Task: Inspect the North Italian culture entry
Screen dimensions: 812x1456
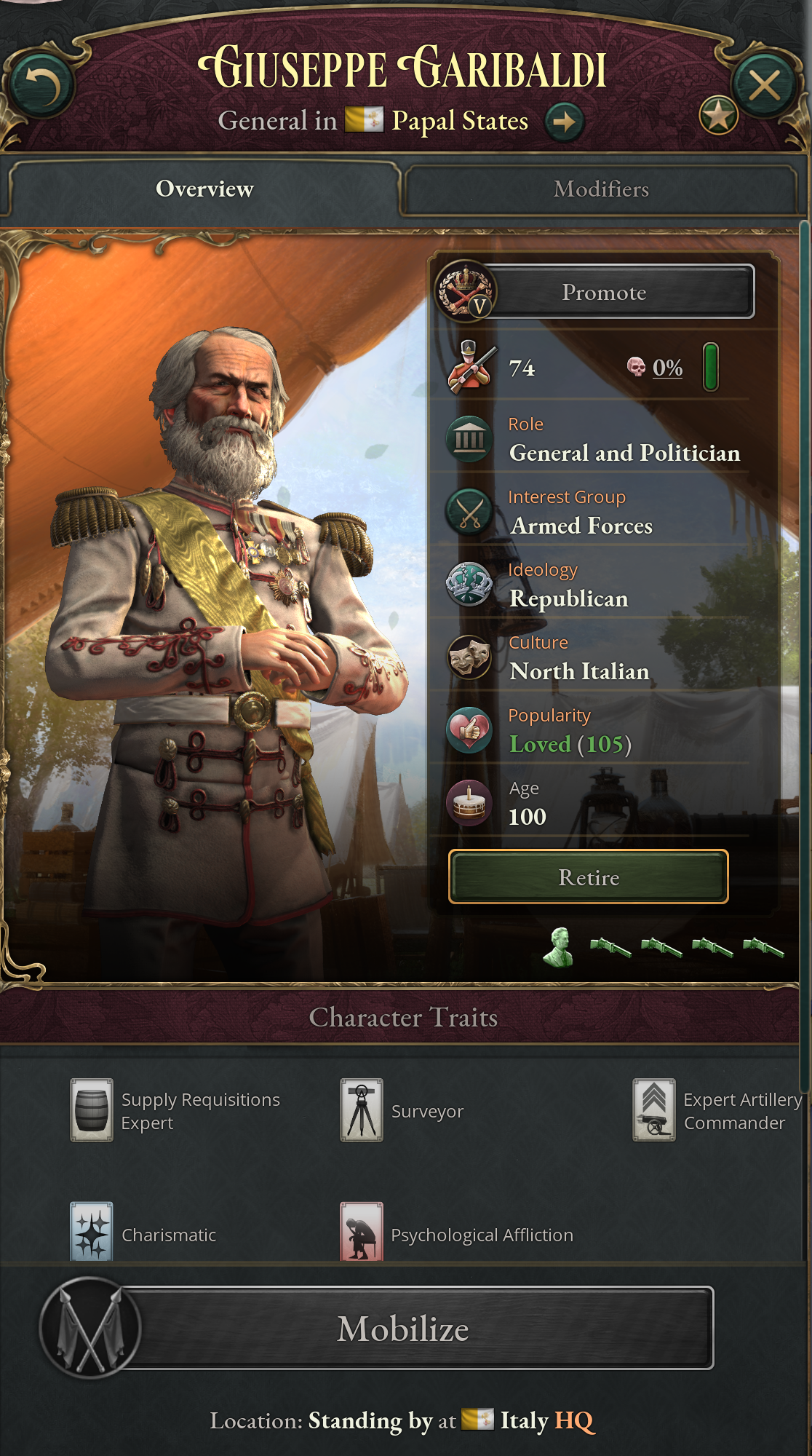Action: point(579,671)
